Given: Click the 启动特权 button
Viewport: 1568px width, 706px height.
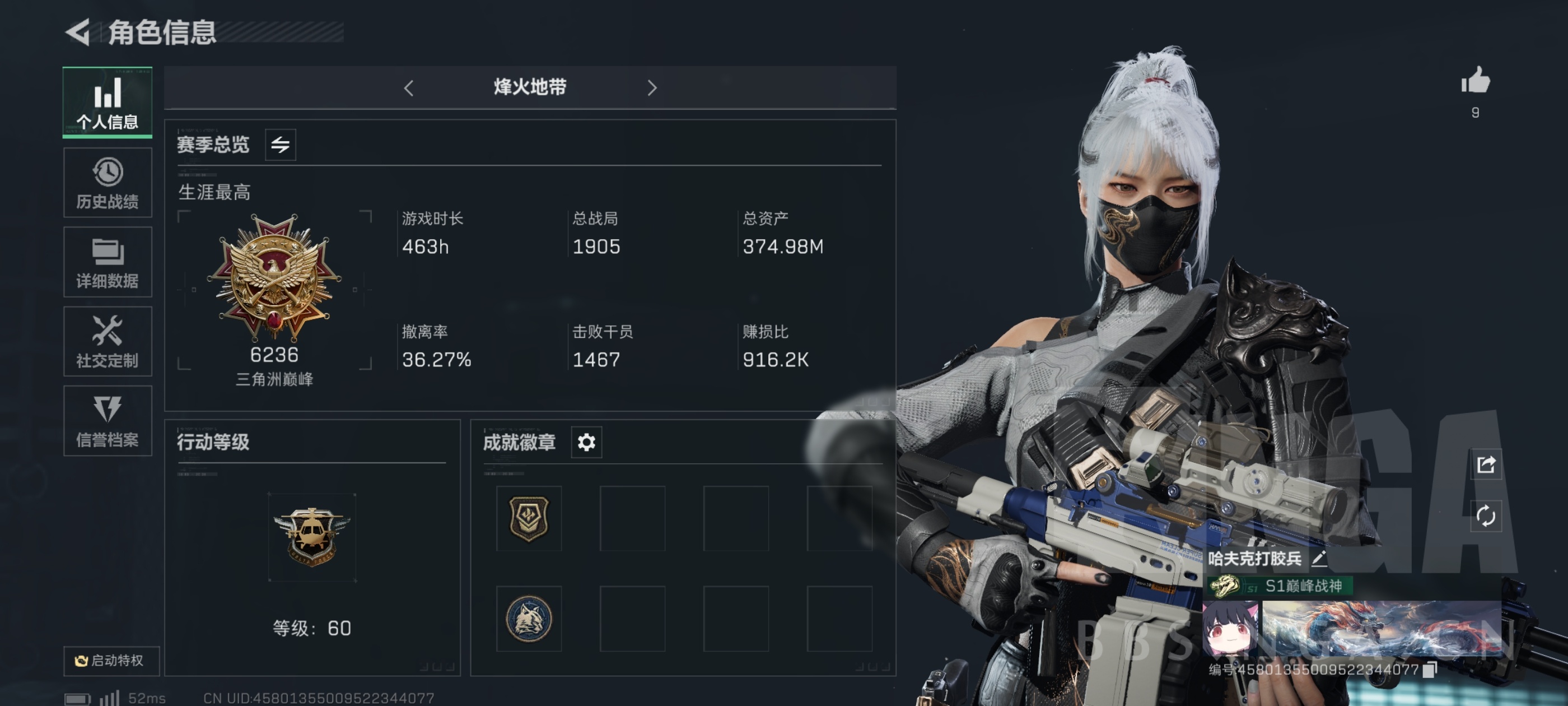Looking at the screenshot, I should (x=111, y=660).
